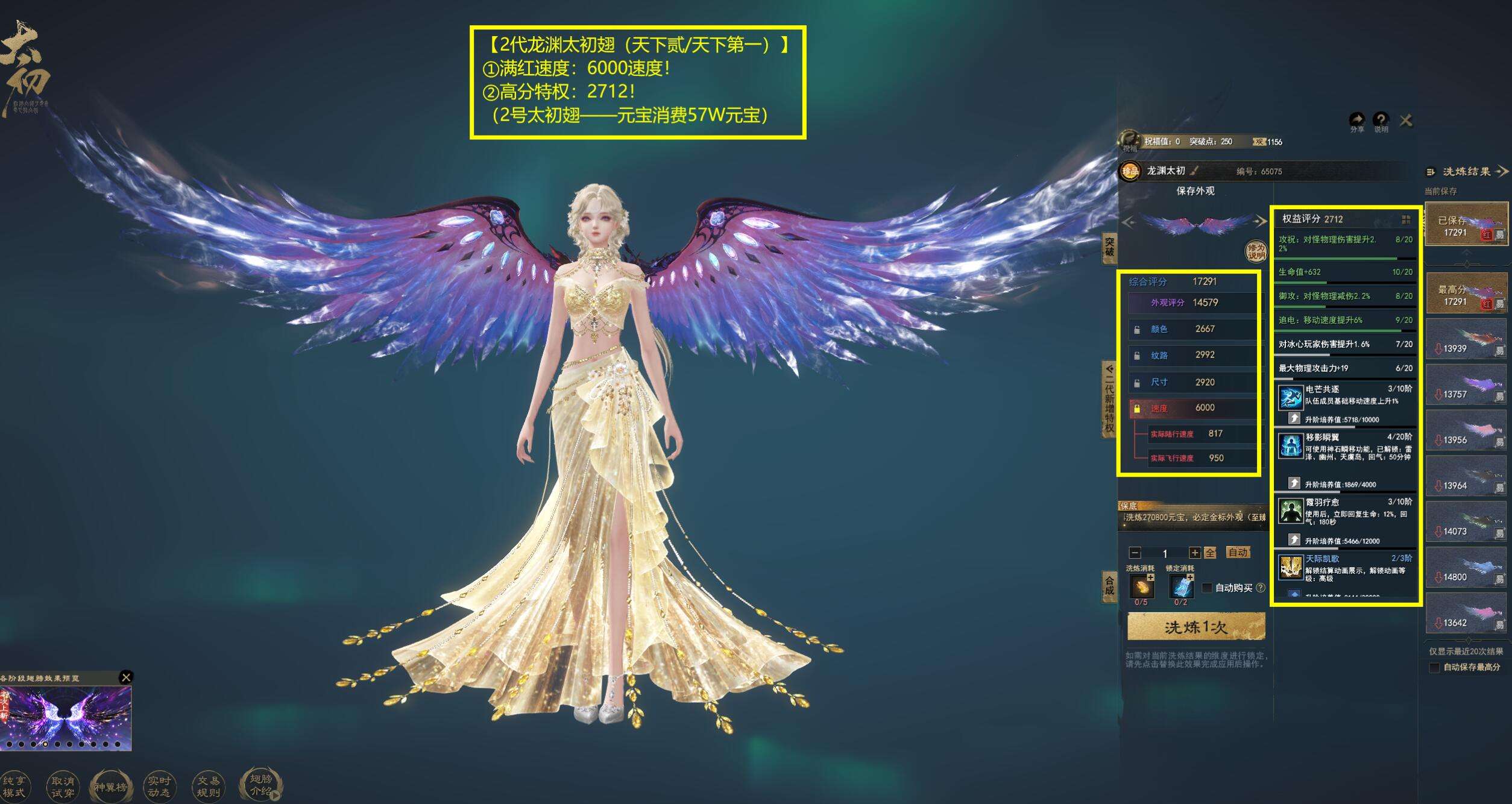1512x804 pixels.
Task: Click the 修为说明 round badge
Action: [x=1256, y=251]
